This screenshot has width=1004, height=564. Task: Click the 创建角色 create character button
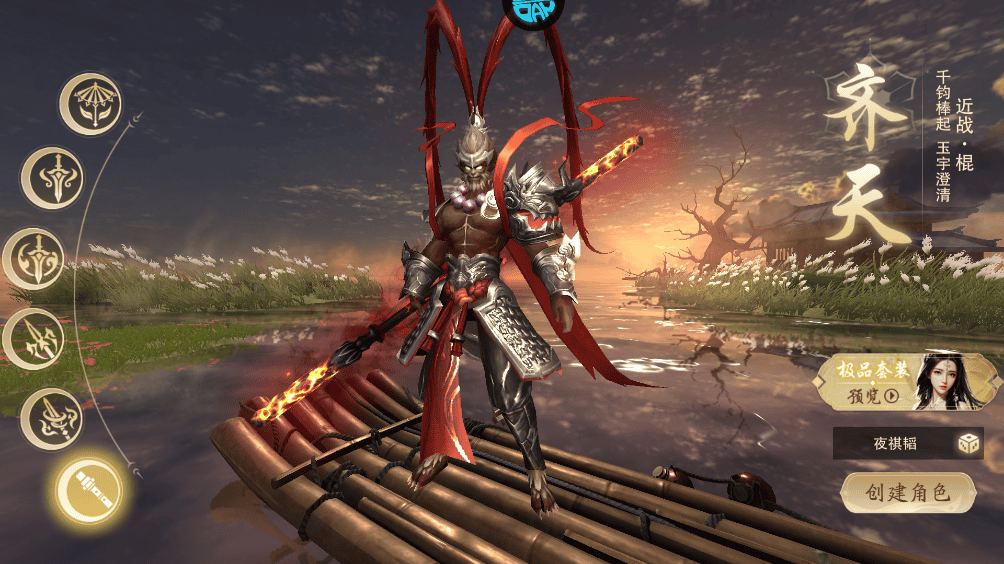point(908,492)
